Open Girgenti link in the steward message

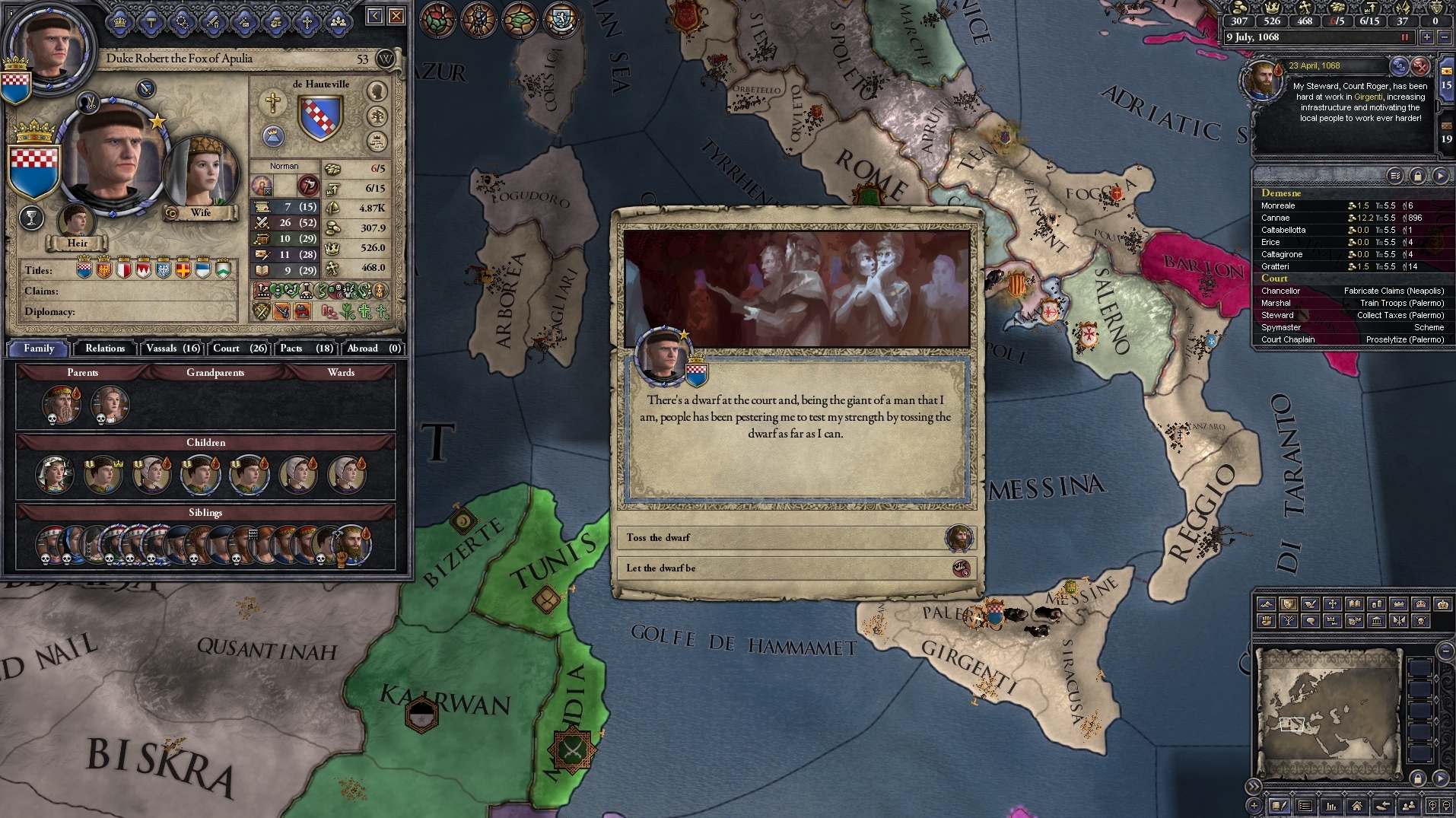(x=1369, y=98)
